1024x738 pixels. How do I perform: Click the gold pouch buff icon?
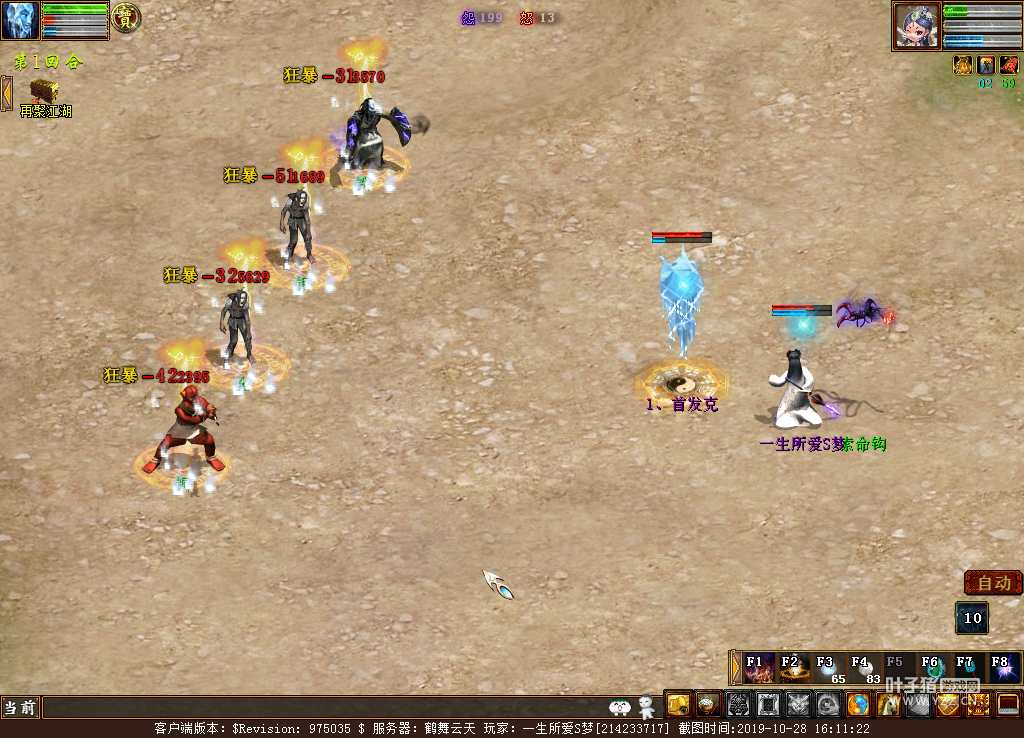click(x=963, y=65)
